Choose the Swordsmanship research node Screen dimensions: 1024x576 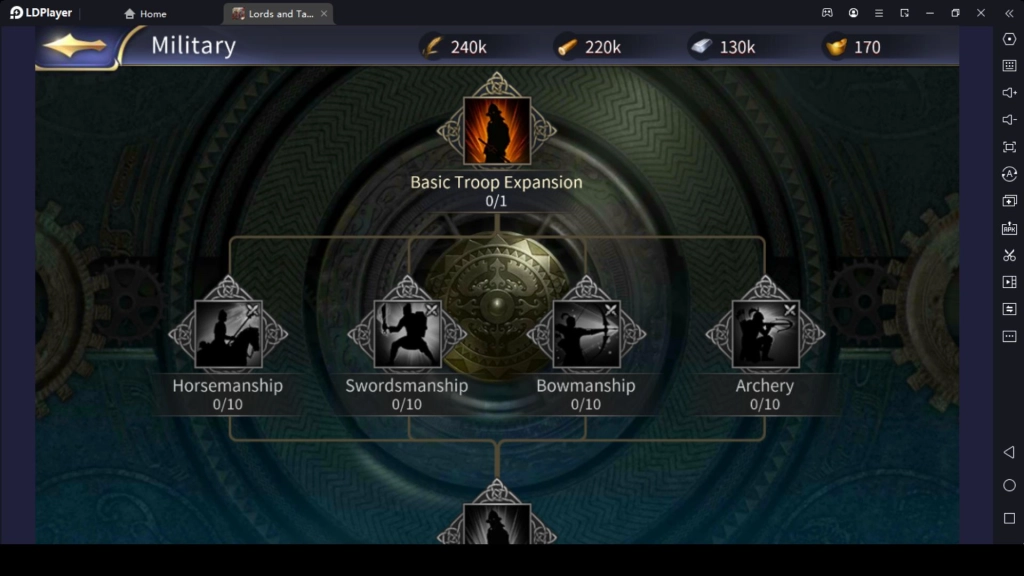(407, 334)
